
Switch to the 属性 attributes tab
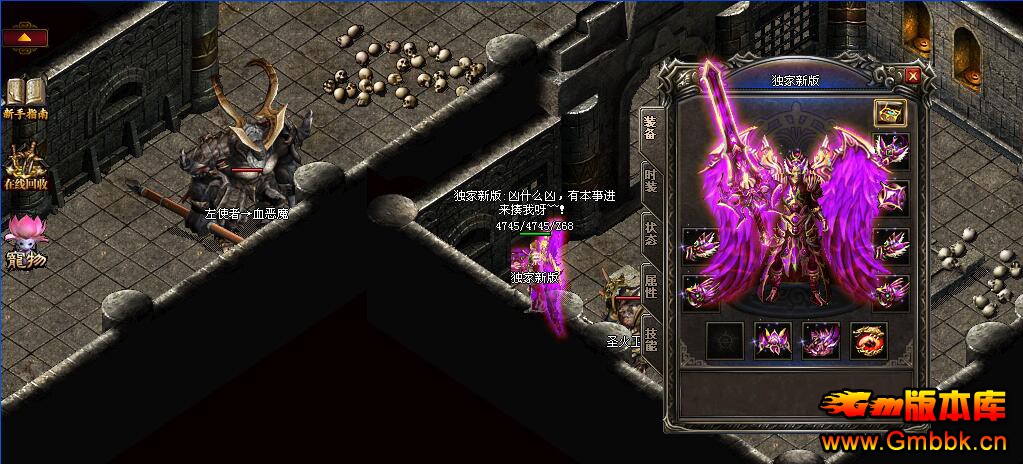[x=650, y=286]
